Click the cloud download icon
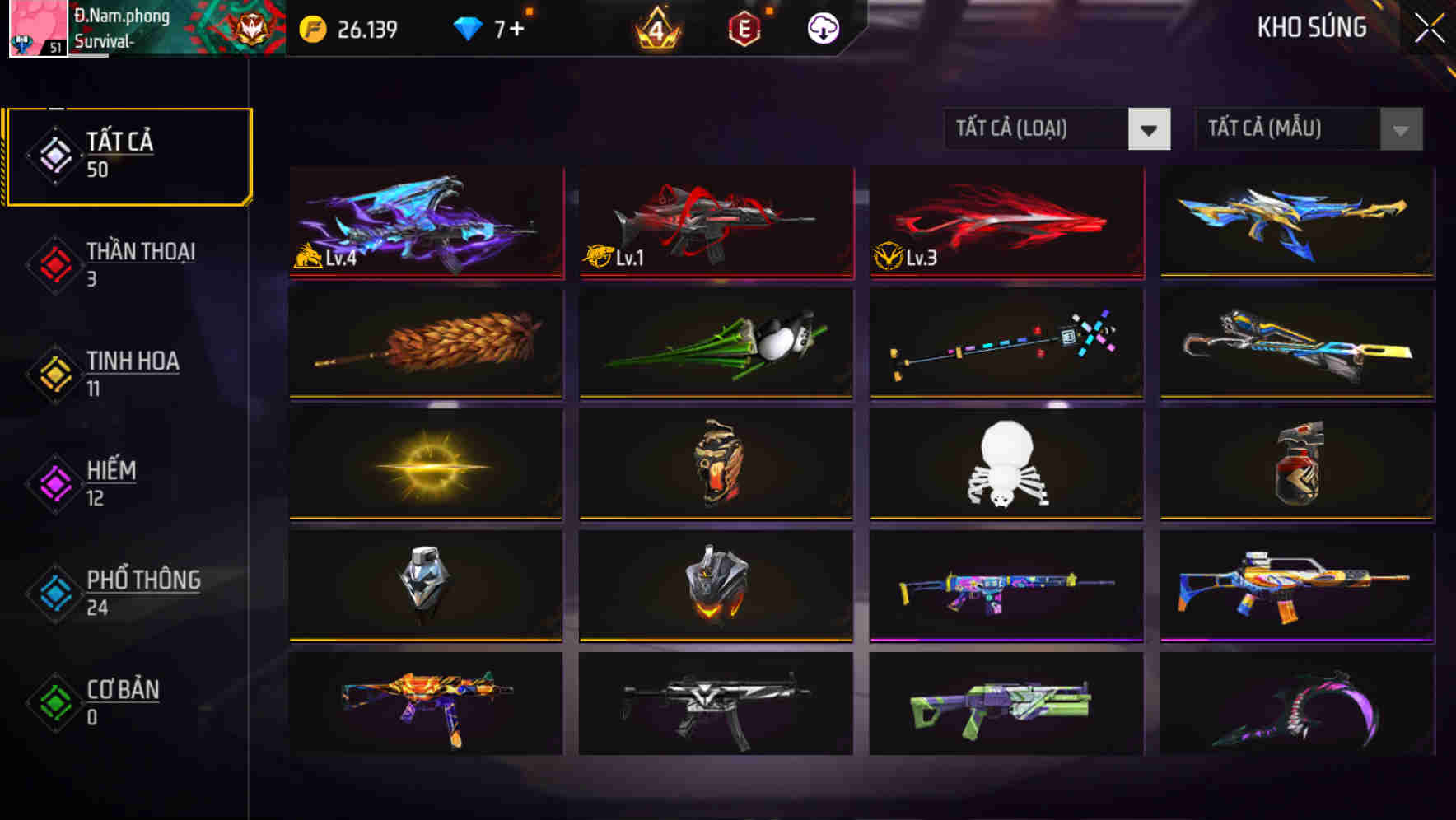Viewport: 1456px width, 820px height. tap(822, 30)
